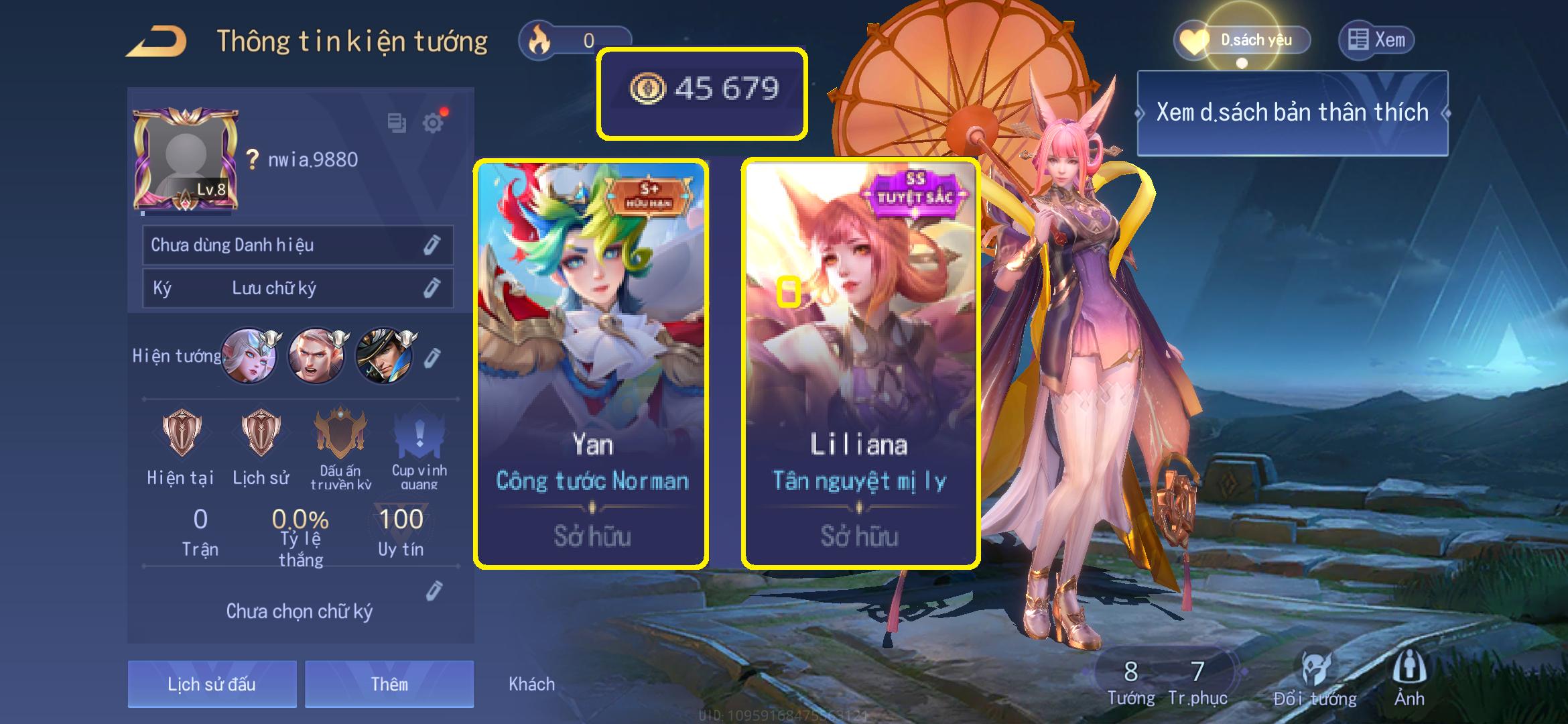View the Lịch sử rank badge

tap(261, 432)
